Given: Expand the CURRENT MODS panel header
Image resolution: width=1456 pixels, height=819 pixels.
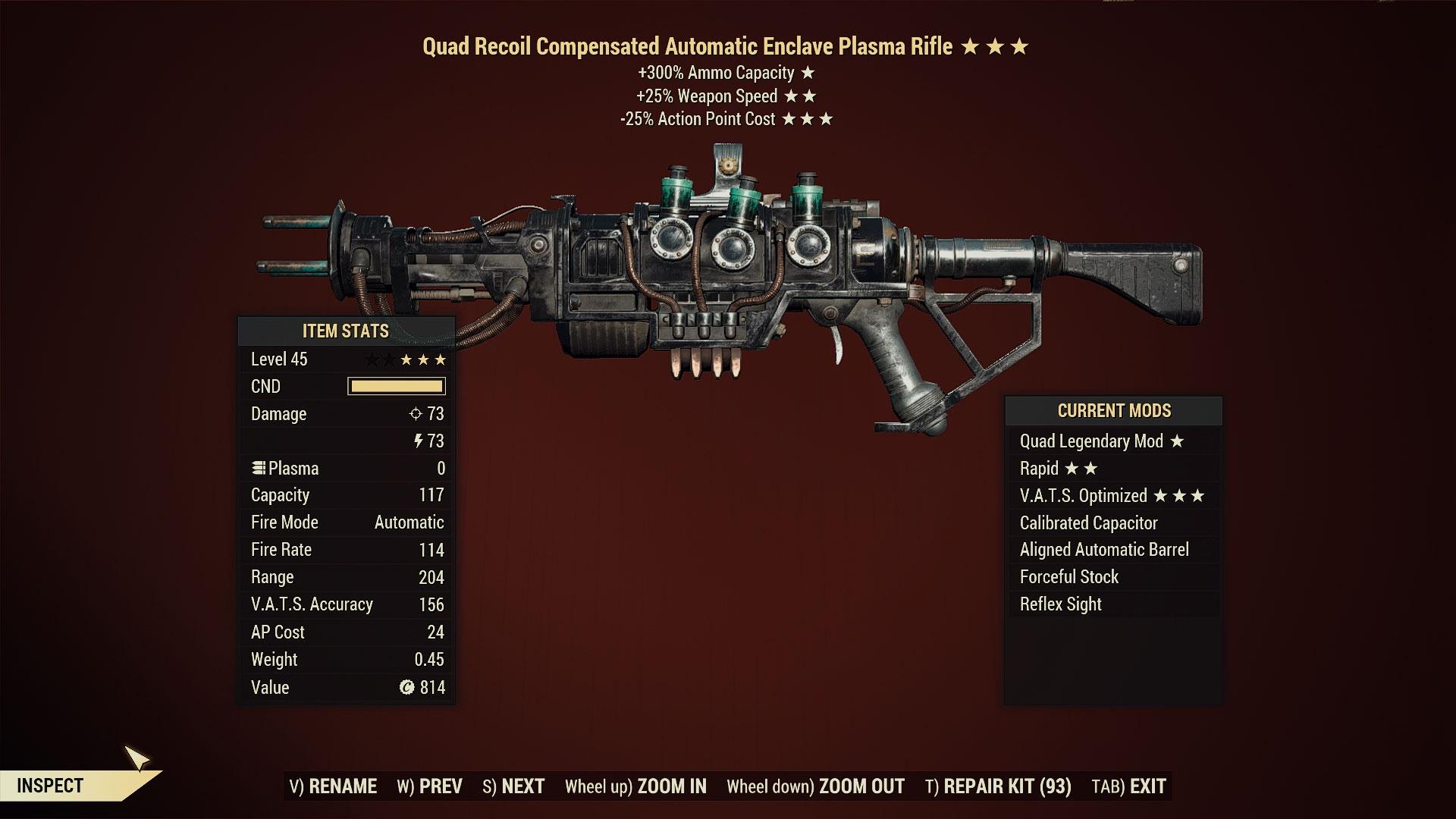Looking at the screenshot, I should click(x=1113, y=411).
